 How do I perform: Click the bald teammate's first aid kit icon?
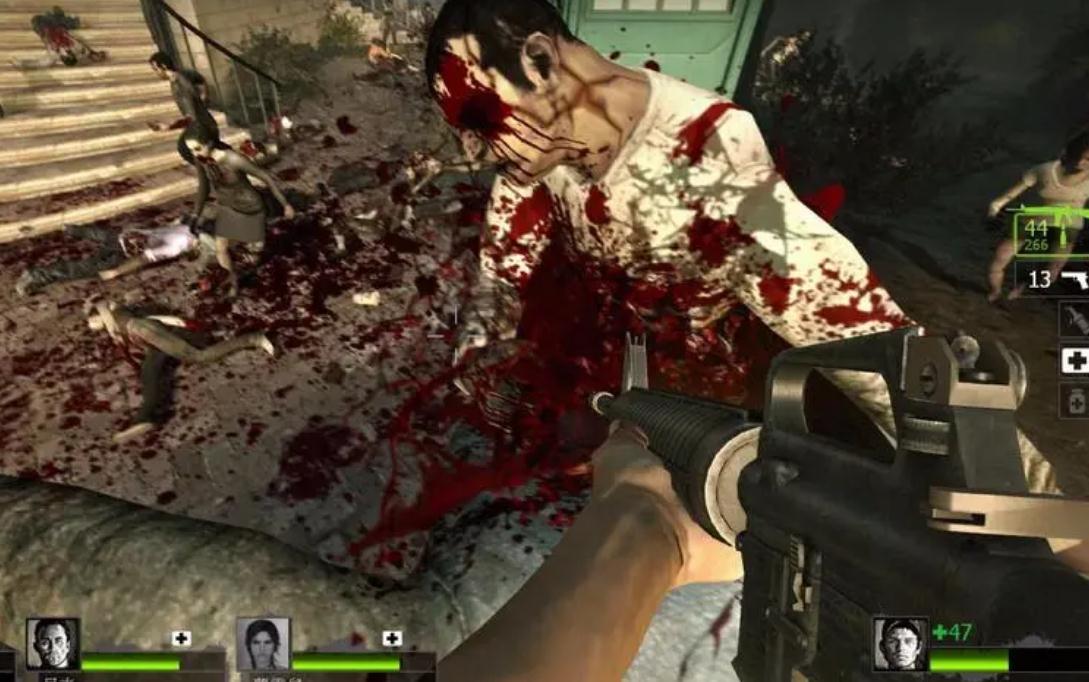[x=181, y=638]
